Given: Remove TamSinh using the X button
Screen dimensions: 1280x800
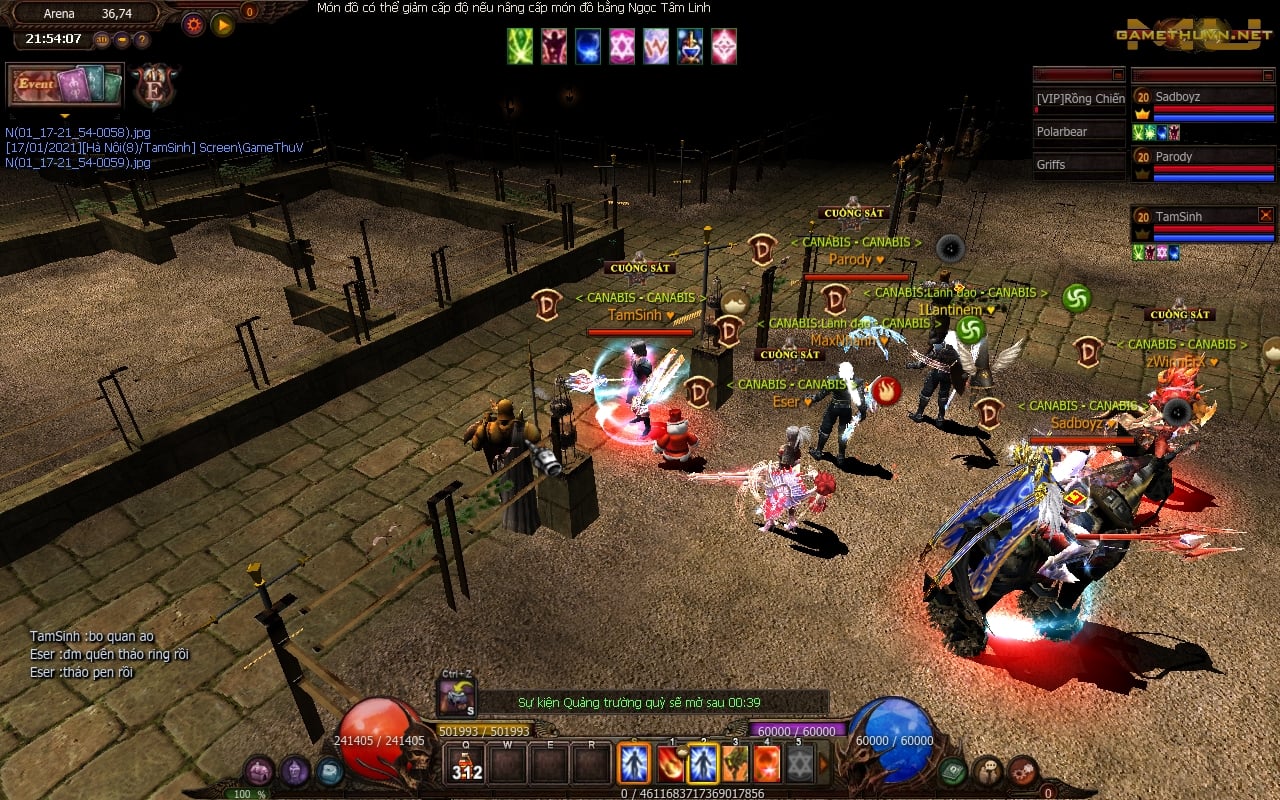Looking at the screenshot, I should (x=1266, y=215).
